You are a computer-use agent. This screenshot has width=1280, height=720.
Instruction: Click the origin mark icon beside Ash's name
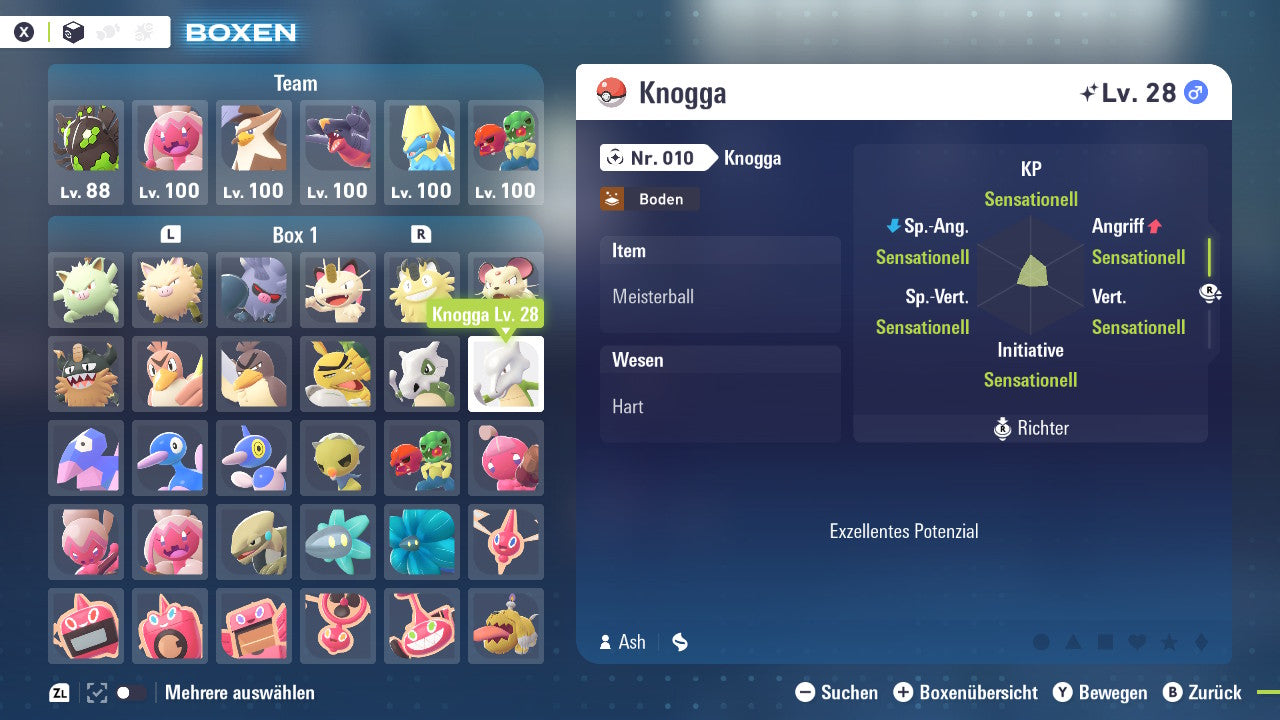coord(679,642)
